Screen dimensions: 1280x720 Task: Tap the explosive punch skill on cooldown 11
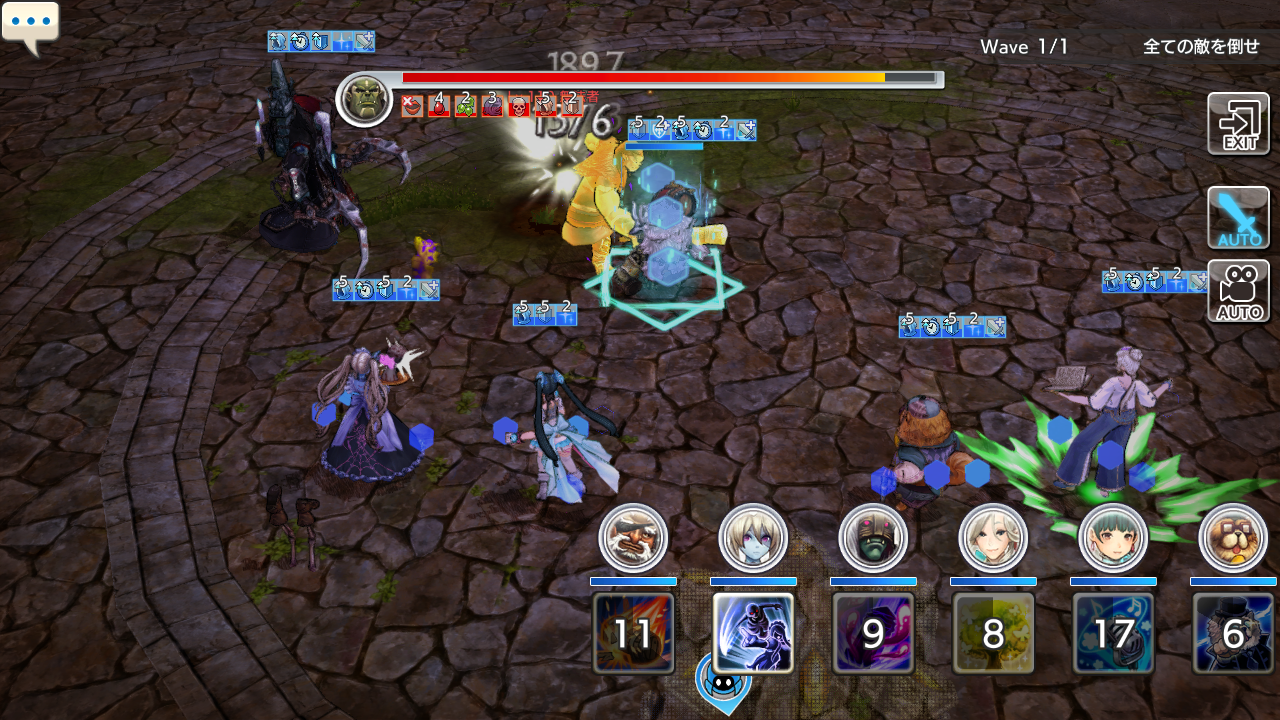pos(633,632)
